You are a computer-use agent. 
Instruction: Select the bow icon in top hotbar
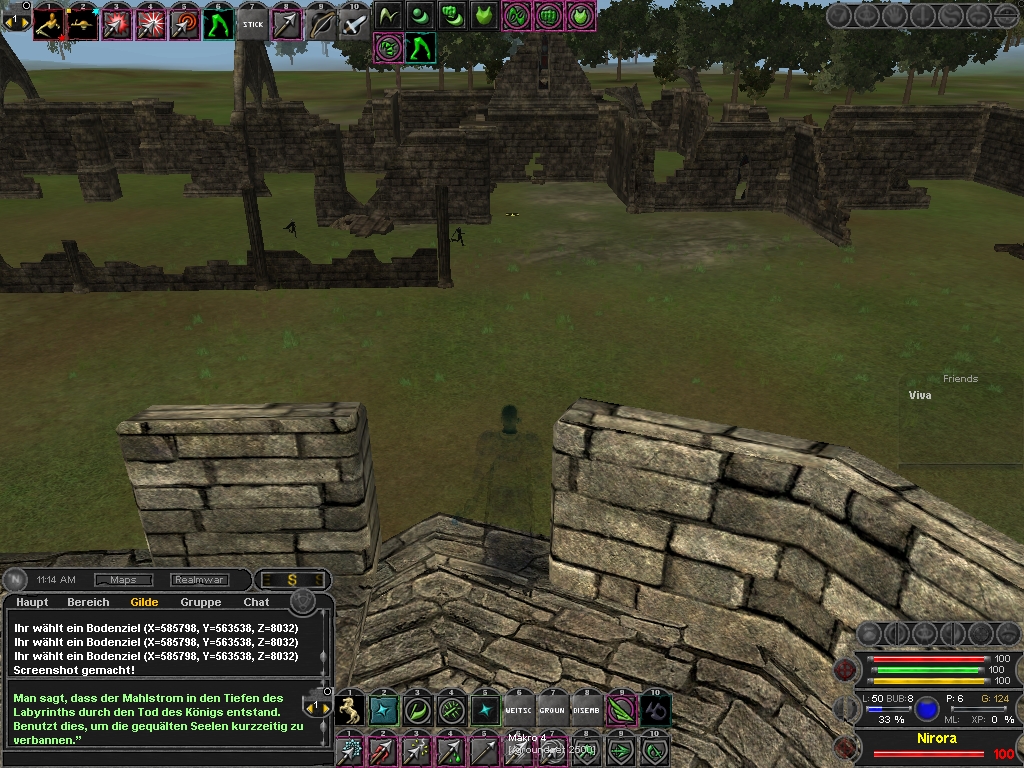coord(321,24)
